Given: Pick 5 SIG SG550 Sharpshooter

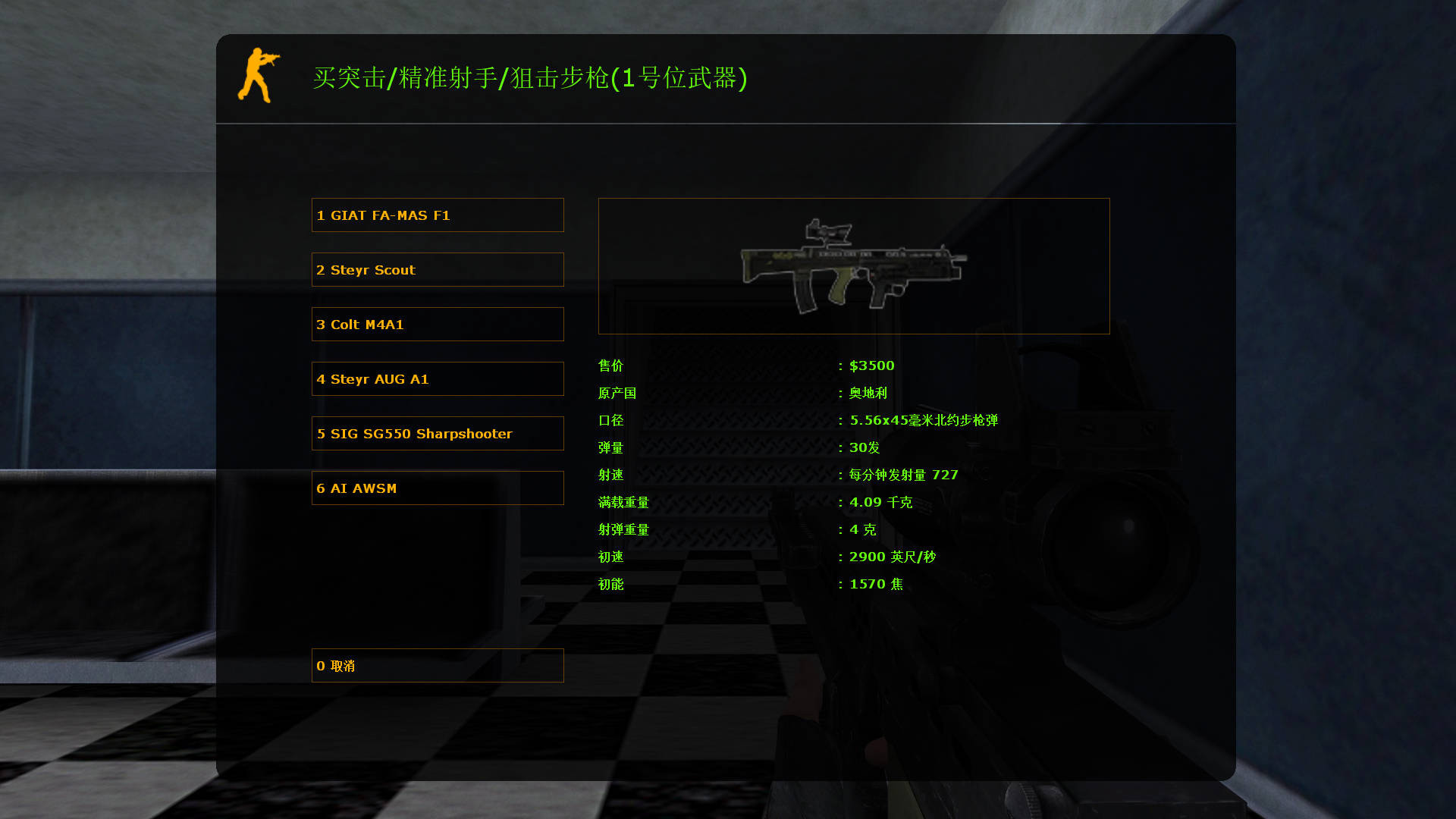Looking at the screenshot, I should click(x=438, y=433).
